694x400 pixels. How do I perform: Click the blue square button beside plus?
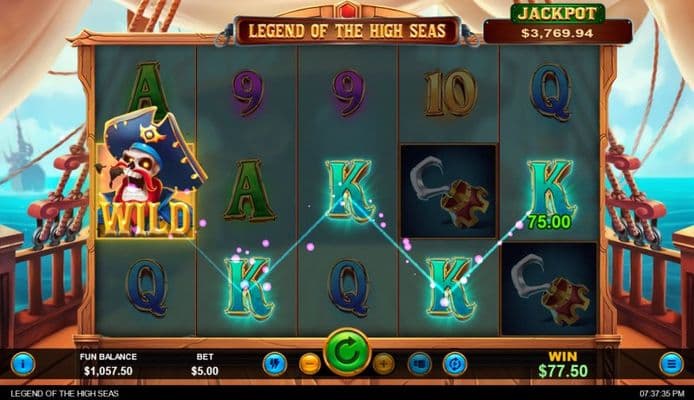point(420,363)
